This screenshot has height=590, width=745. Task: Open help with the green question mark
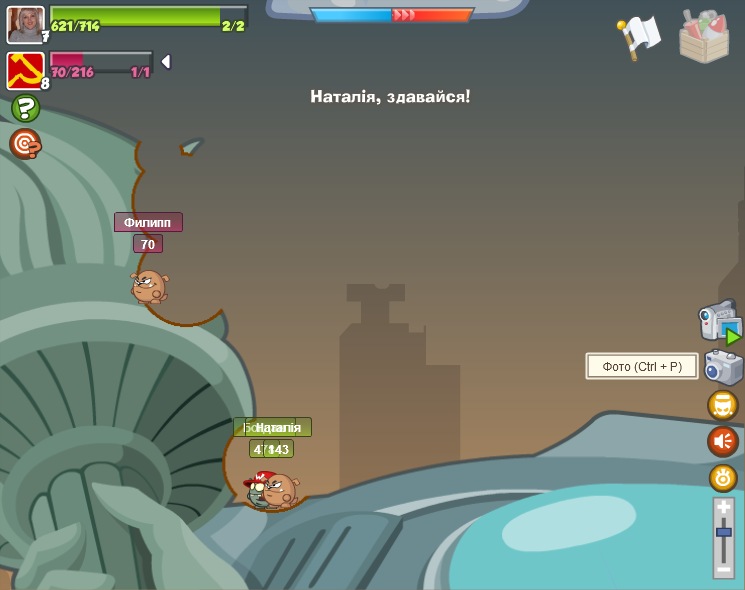tap(25, 108)
